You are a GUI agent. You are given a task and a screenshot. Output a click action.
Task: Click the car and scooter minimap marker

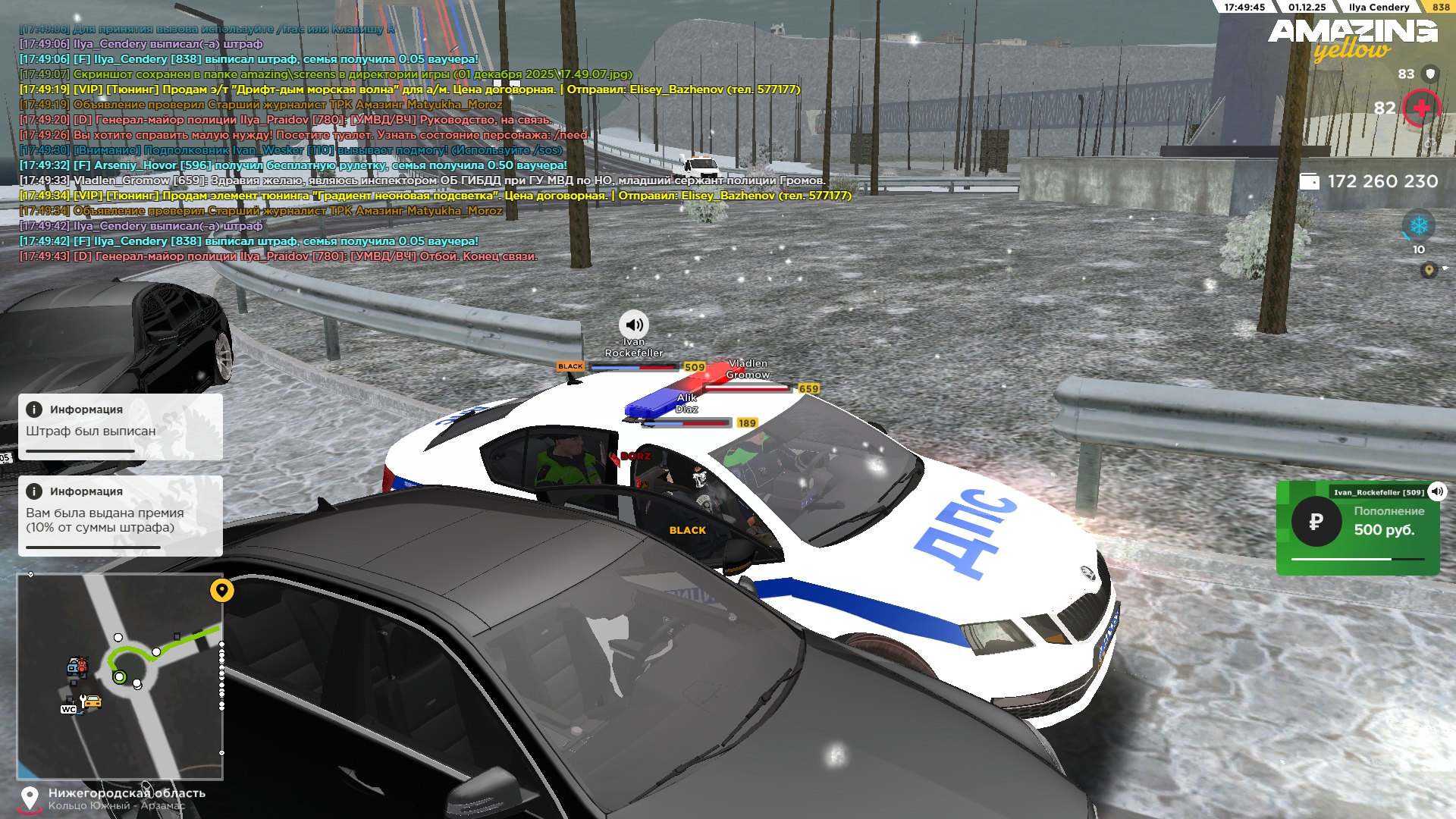[77, 667]
